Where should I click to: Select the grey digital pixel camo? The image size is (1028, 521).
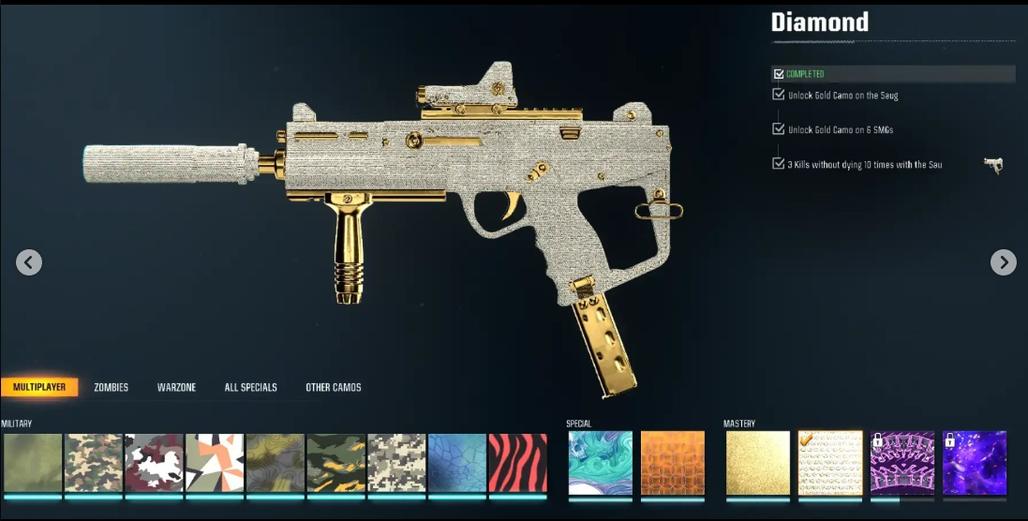click(396, 463)
